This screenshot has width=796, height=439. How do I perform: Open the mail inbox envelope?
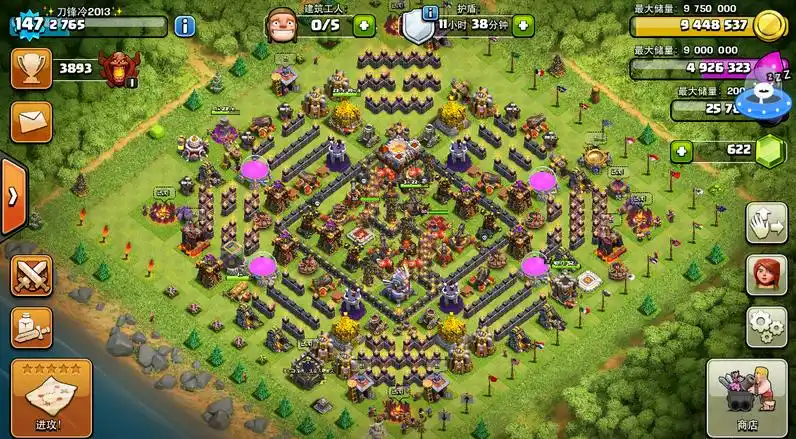click(x=31, y=121)
